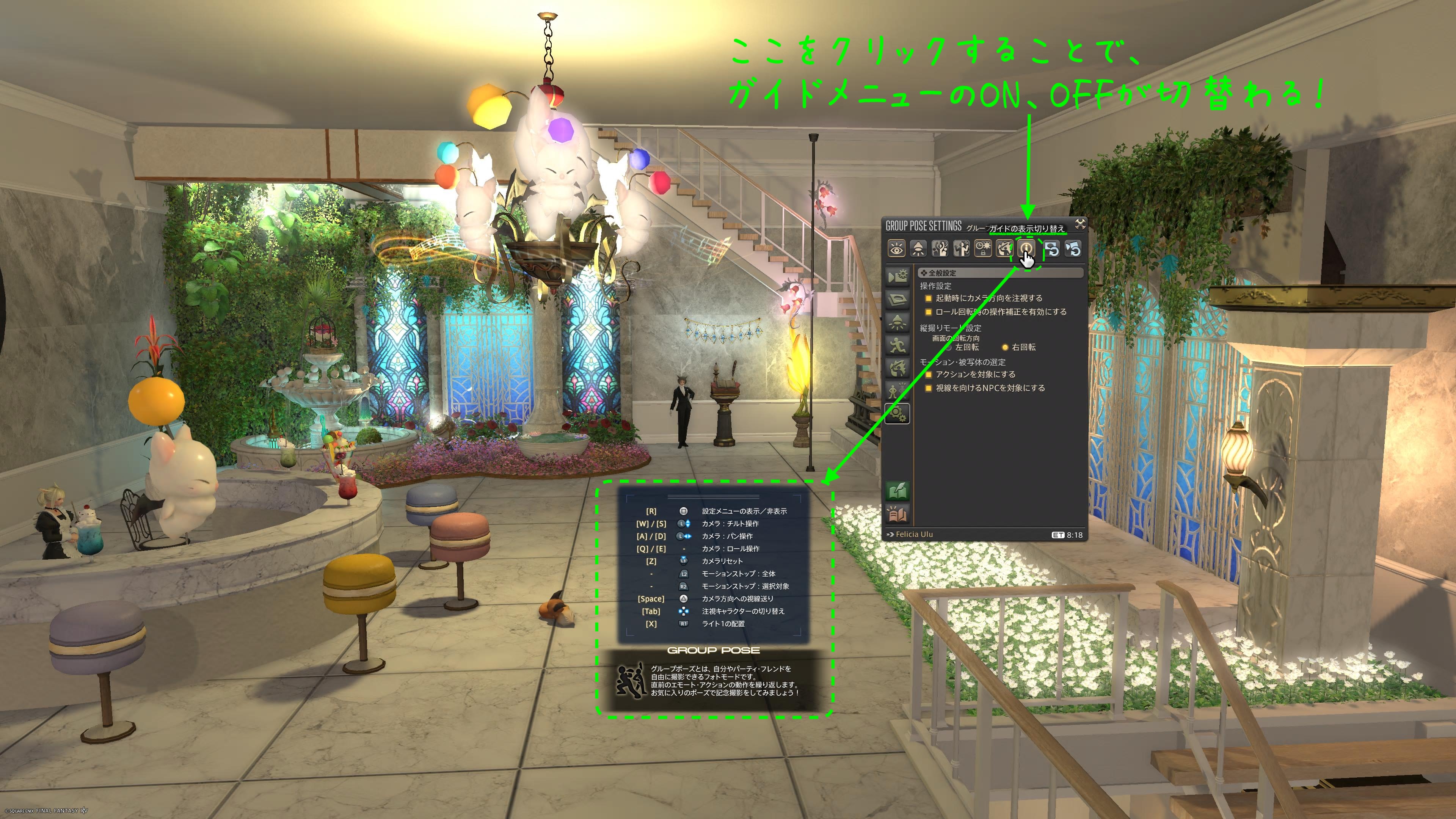This screenshot has width=1456, height=819.
Task: Select the gears general settings tab
Action: click(897, 414)
